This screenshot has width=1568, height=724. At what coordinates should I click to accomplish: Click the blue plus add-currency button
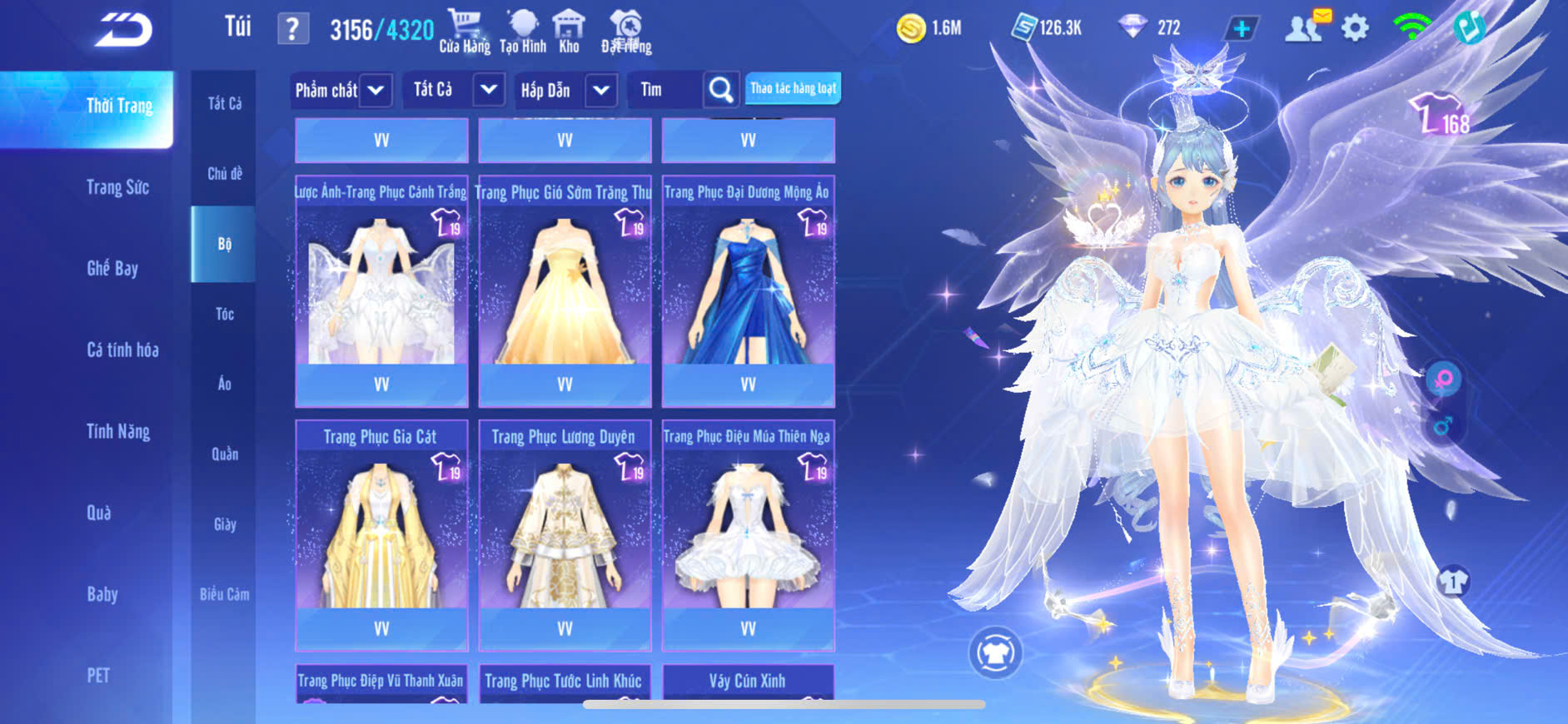(x=1241, y=28)
